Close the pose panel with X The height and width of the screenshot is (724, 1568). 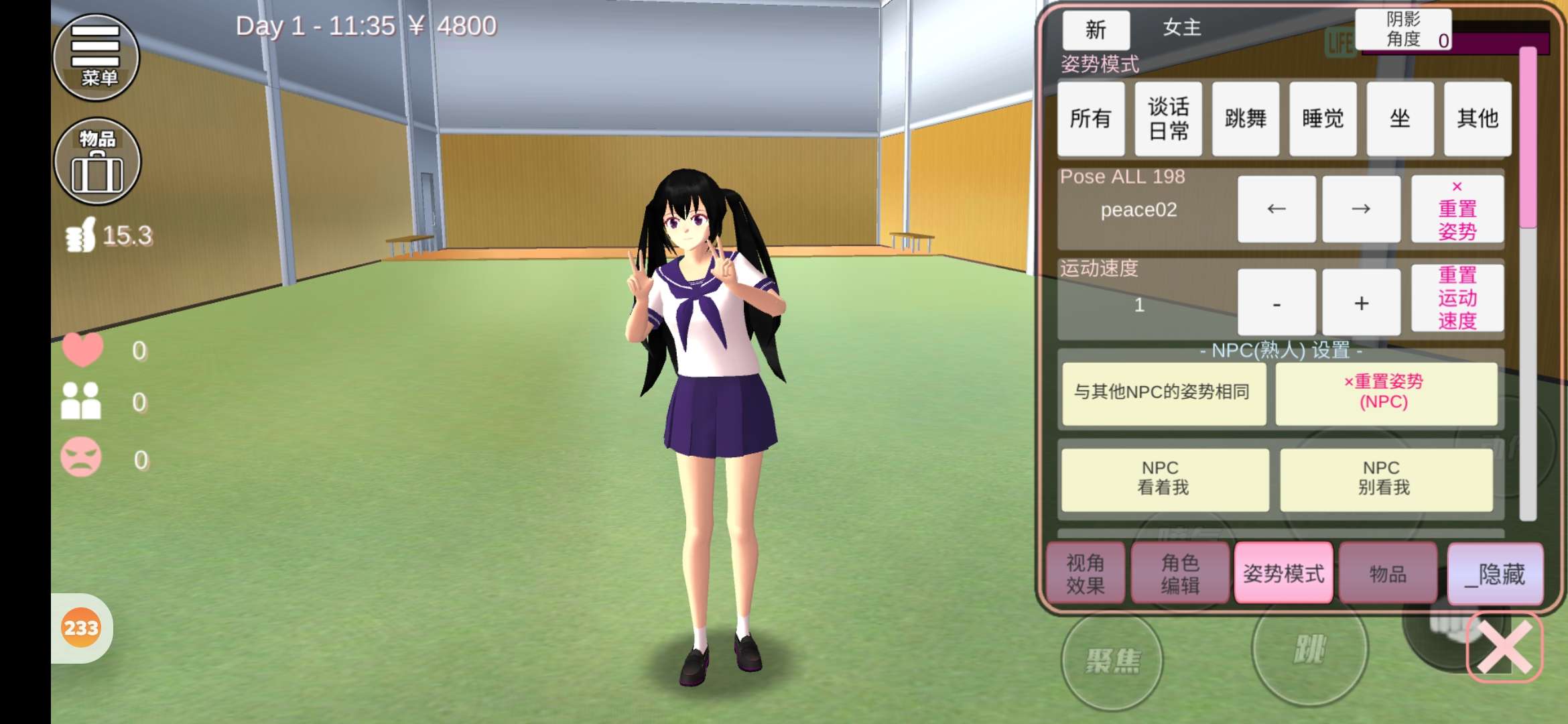(x=1504, y=646)
